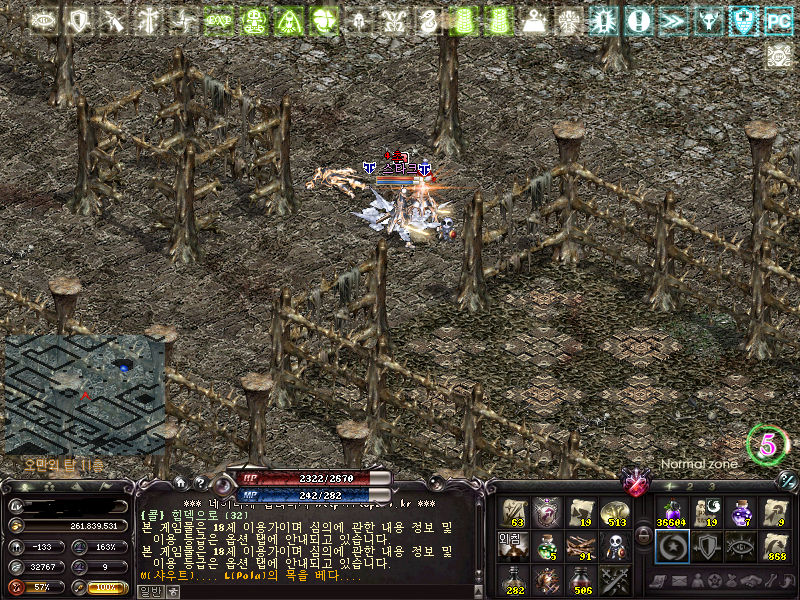Use the scroll item with count 868
Viewport: 800px width, 600px height.
(x=774, y=546)
